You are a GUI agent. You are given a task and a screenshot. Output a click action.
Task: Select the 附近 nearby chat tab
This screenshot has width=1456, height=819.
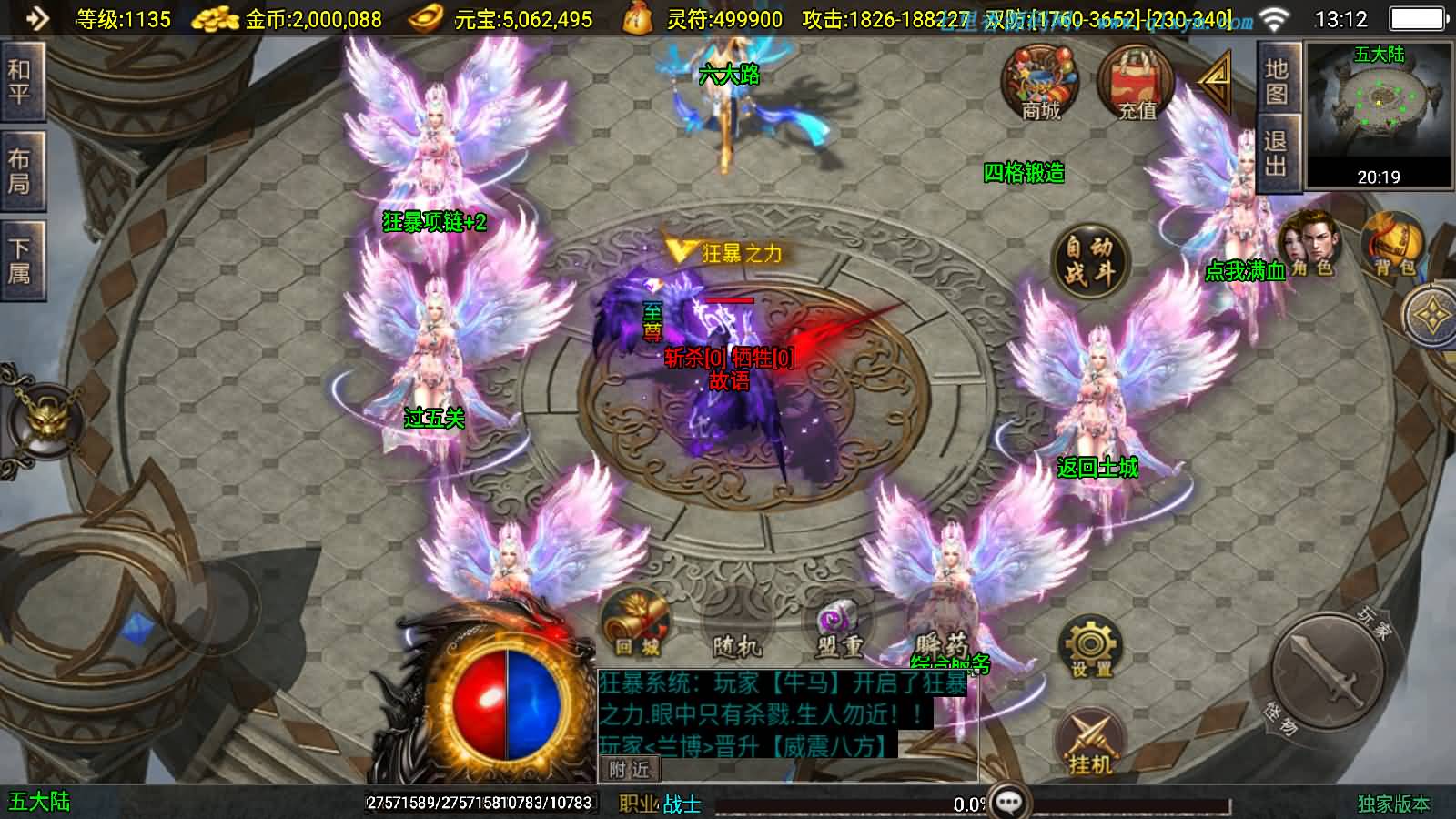point(629,770)
